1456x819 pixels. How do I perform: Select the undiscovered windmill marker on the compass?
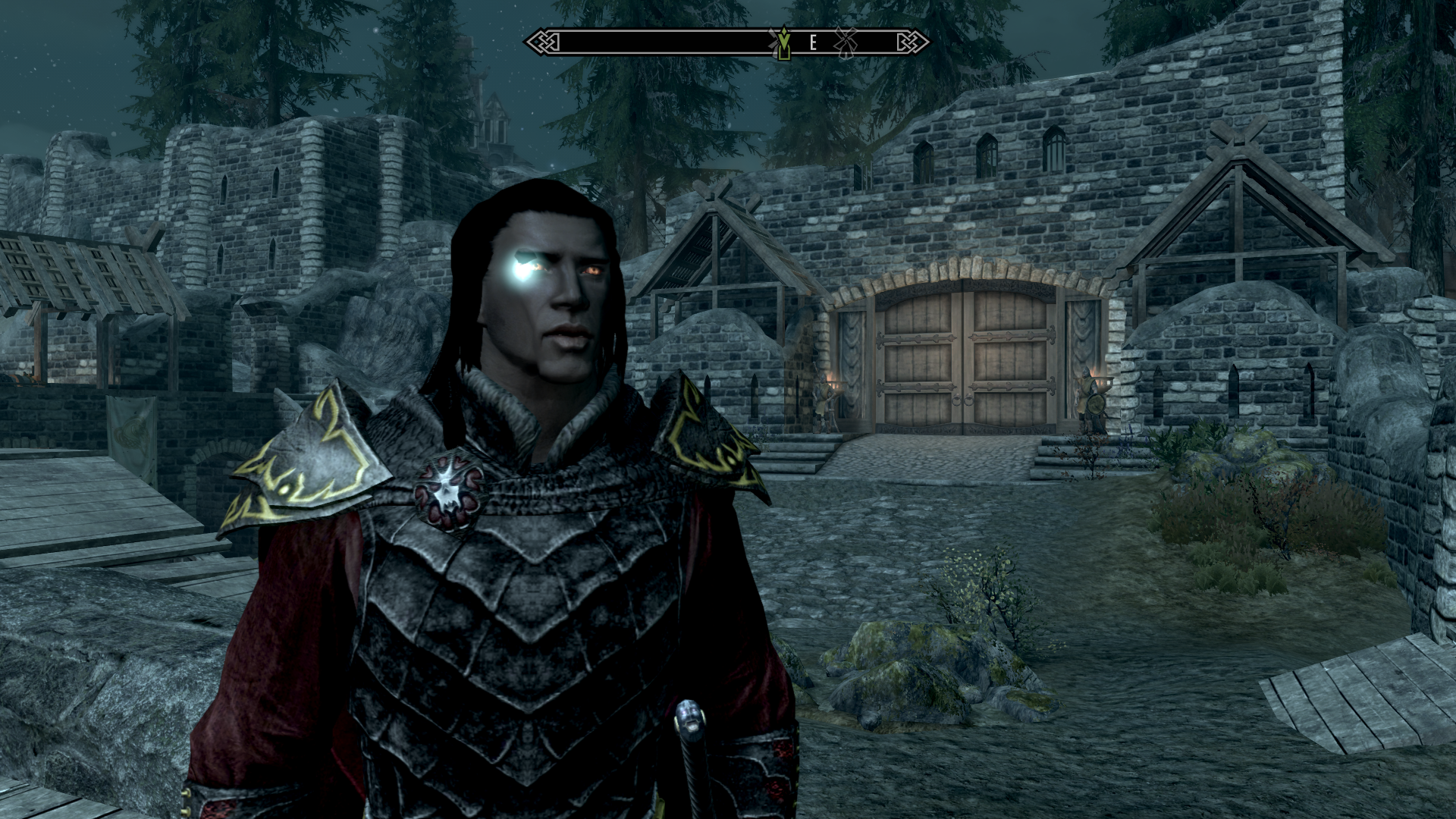click(845, 42)
